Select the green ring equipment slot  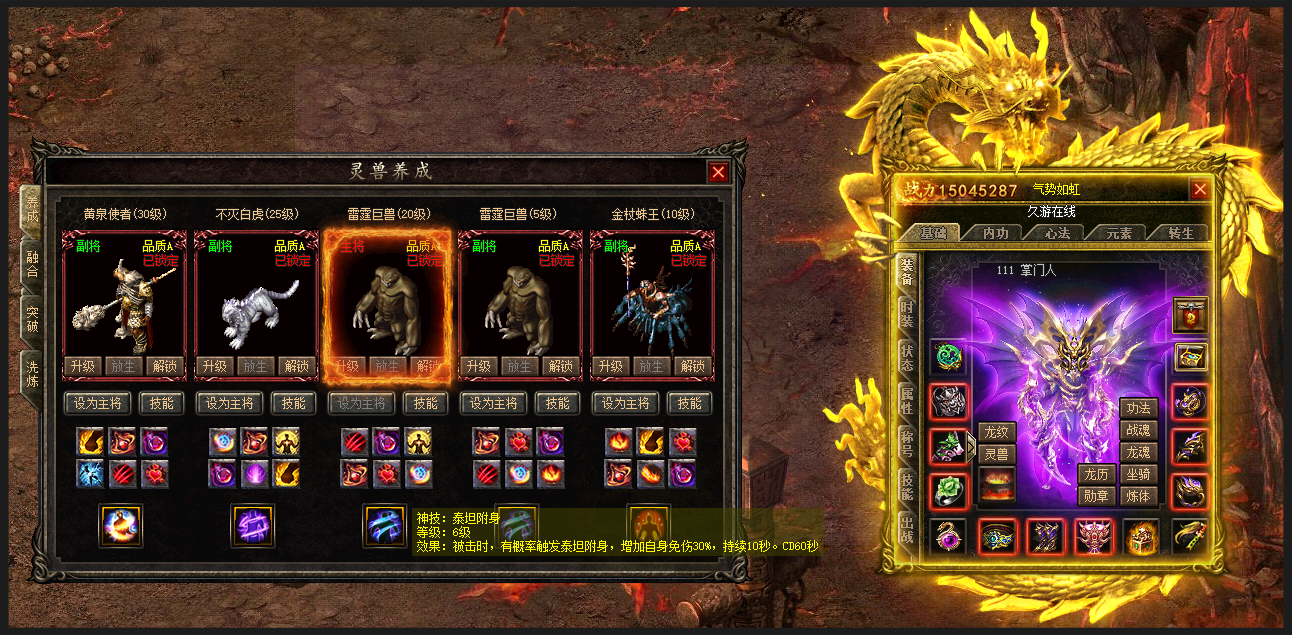coord(948,490)
